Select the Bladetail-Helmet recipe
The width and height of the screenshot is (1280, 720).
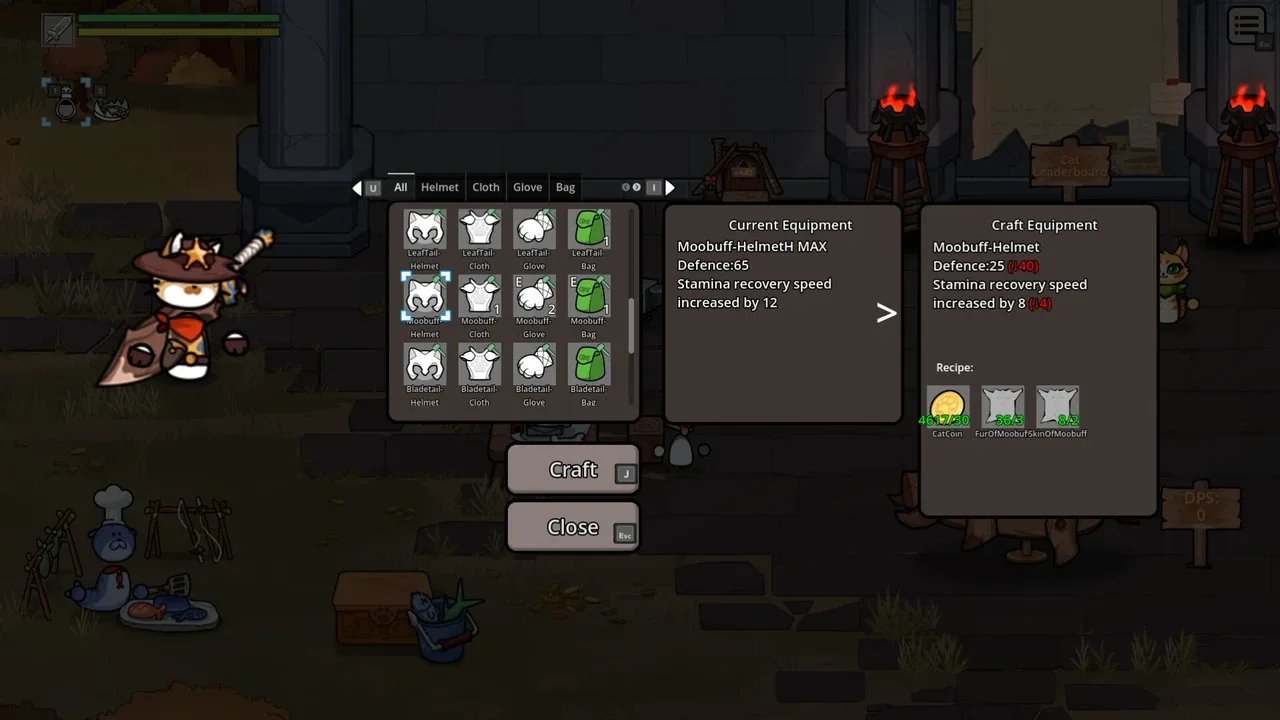[x=425, y=364]
